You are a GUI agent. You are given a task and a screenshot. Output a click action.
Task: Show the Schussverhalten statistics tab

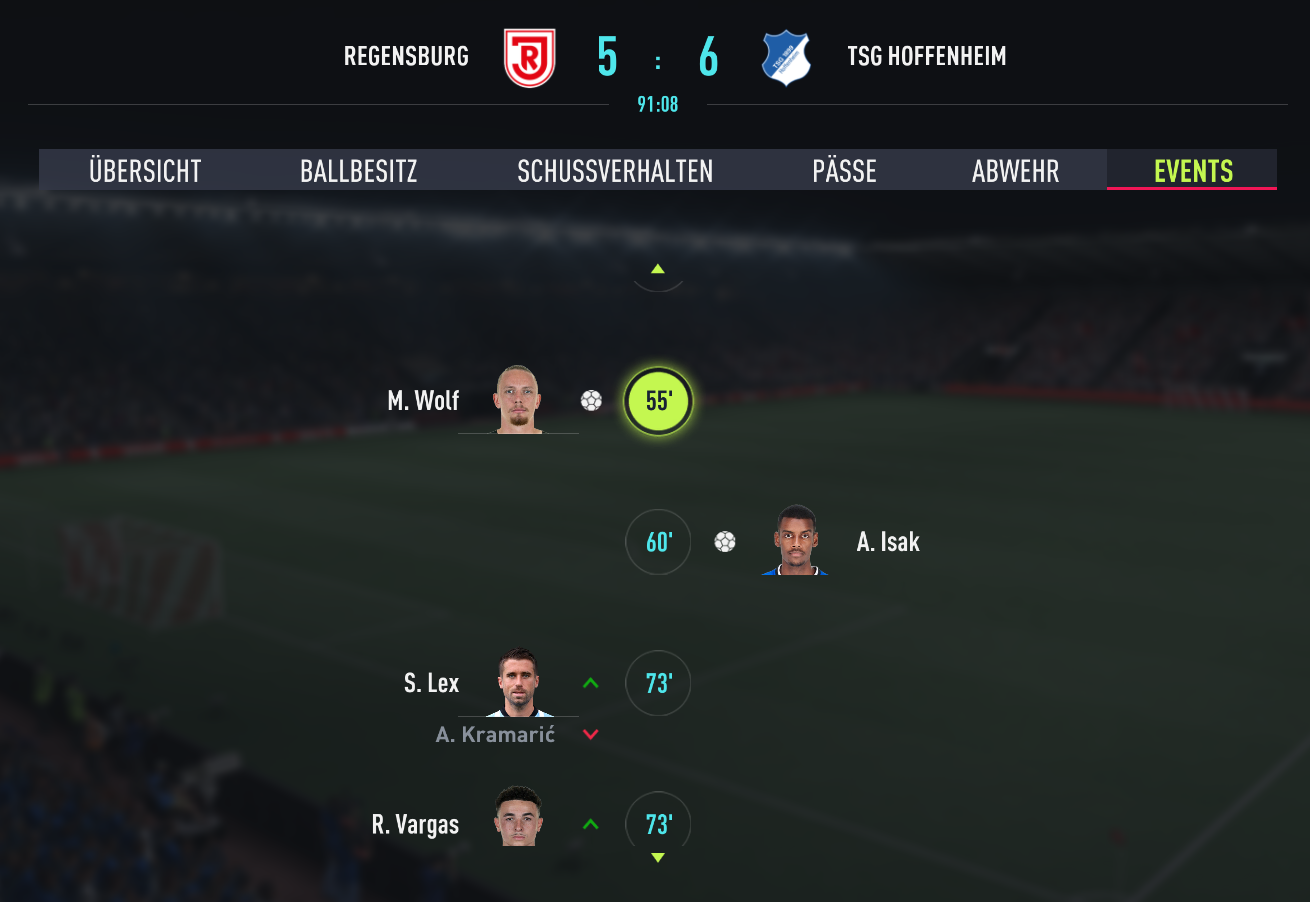615,171
